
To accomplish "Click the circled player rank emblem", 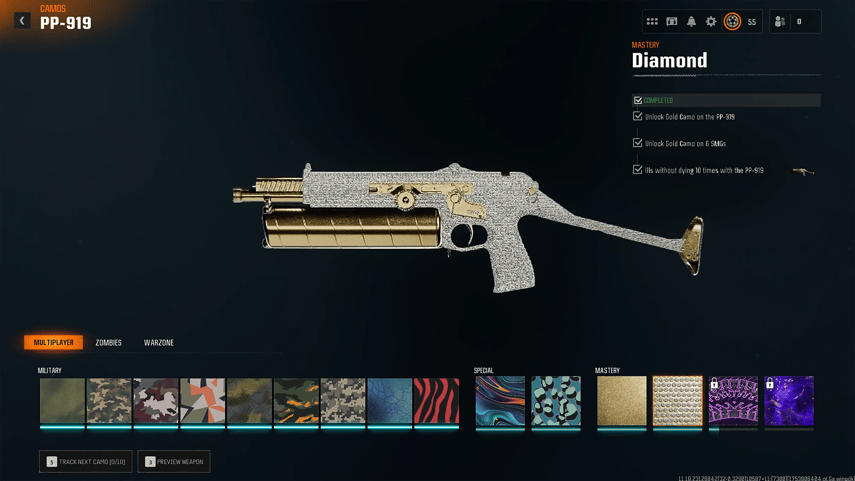I will (732, 21).
